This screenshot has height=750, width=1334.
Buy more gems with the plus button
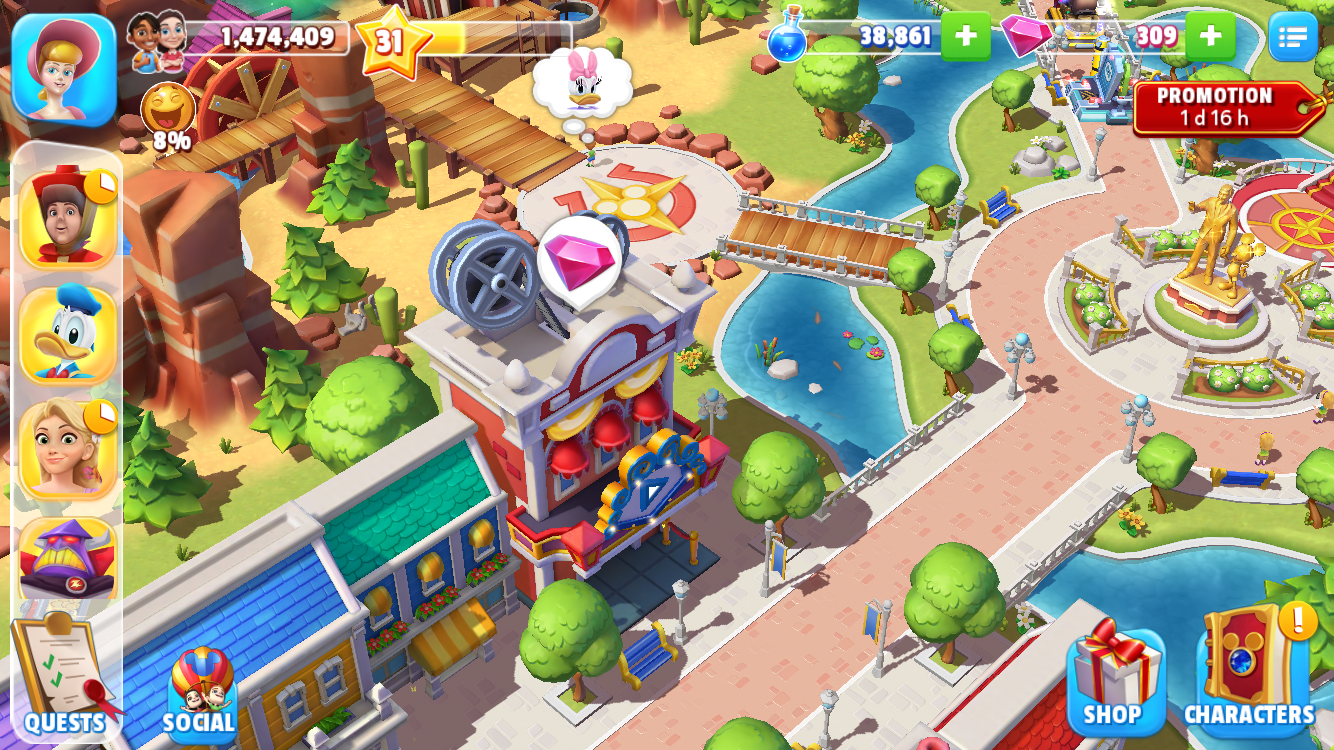(1210, 37)
